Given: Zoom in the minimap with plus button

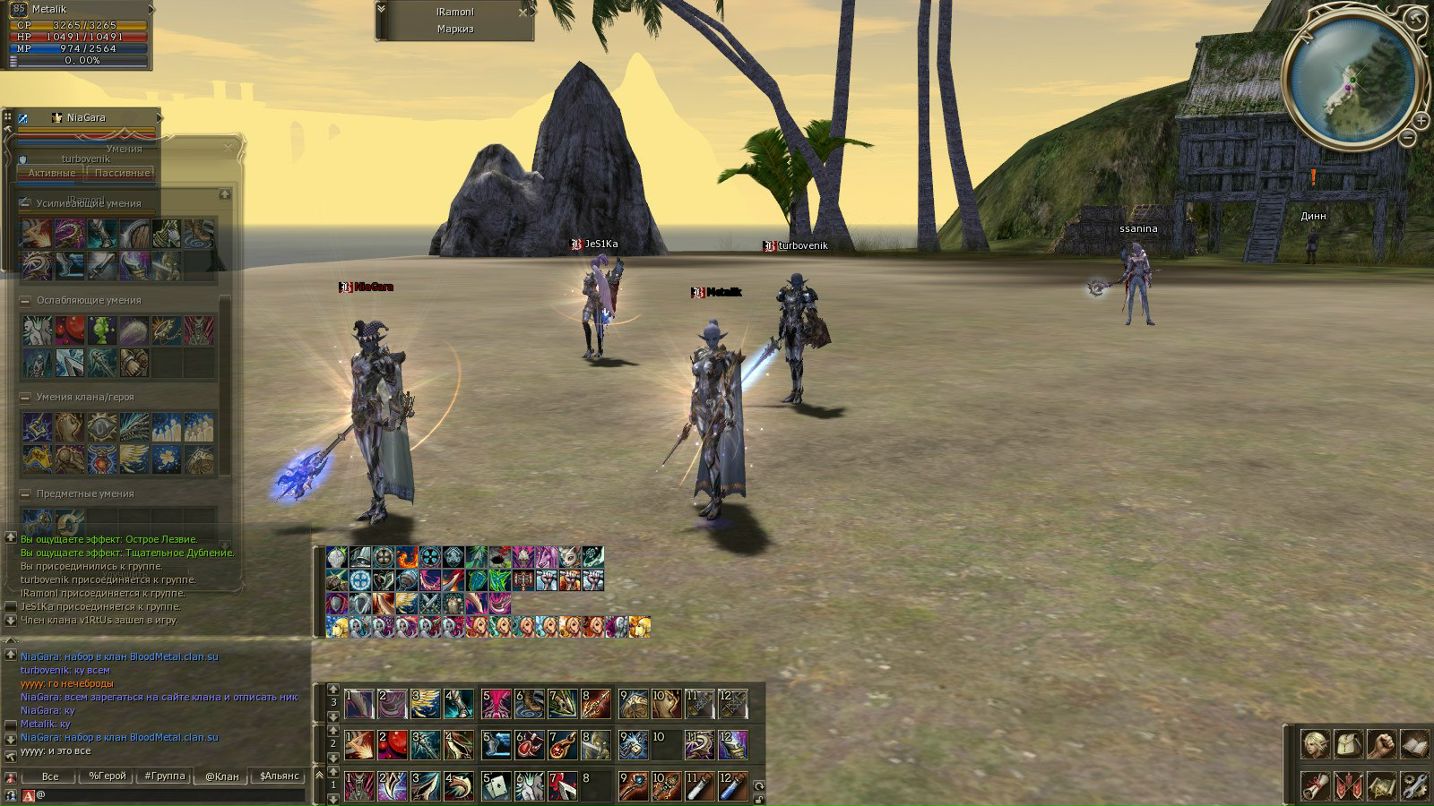Looking at the screenshot, I should 1421,121.
